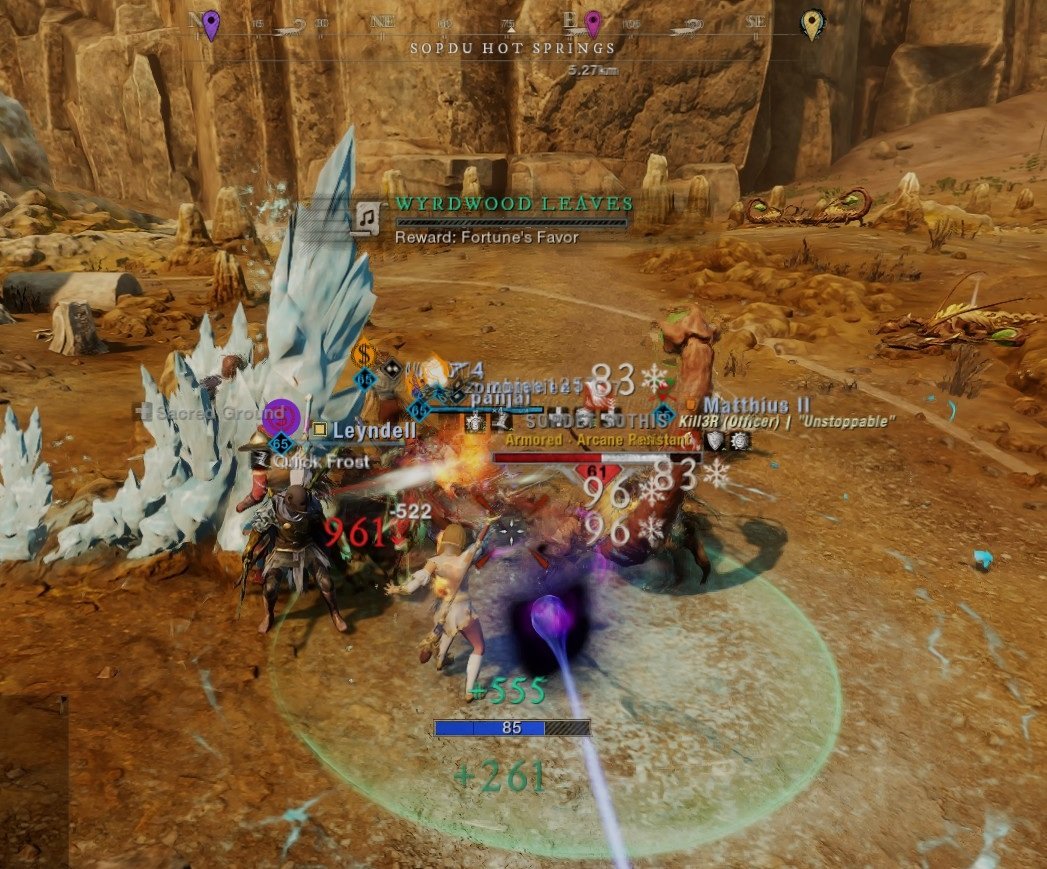Click the purple pin beside the N compass letter
The image size is (1047, 869).
point(210,23)
